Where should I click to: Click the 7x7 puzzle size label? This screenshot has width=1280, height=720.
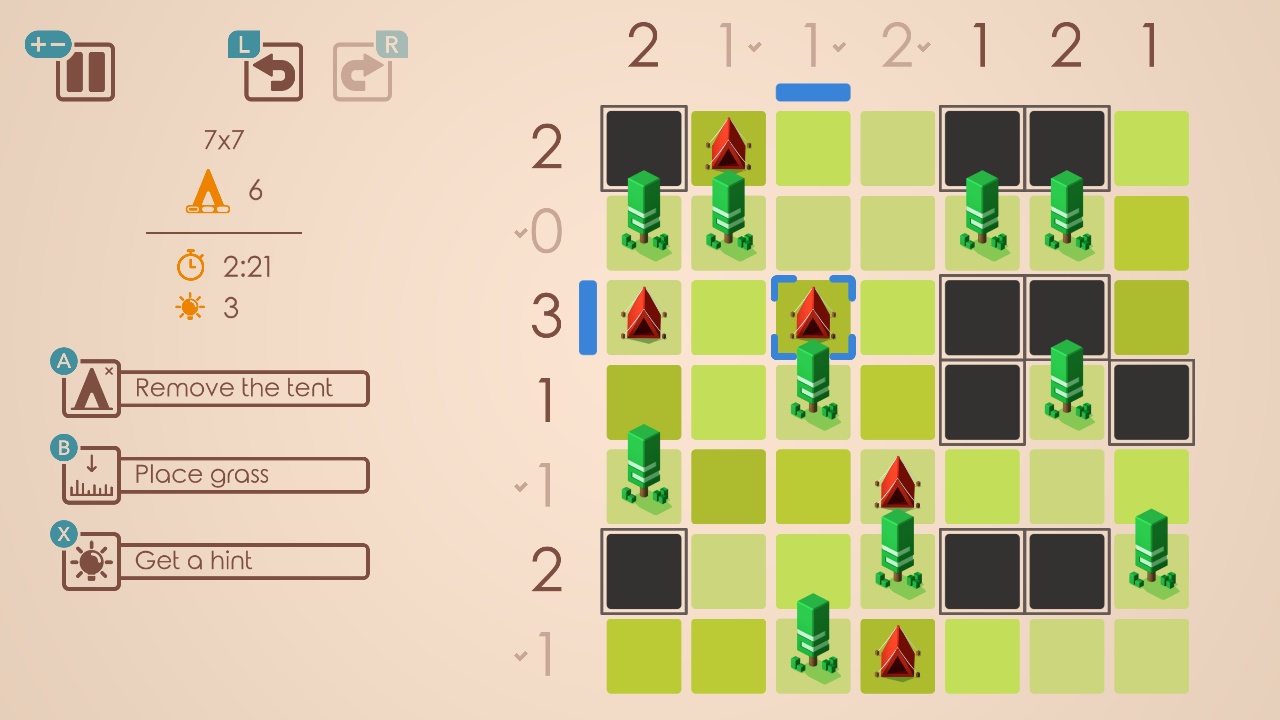[222, 141]
